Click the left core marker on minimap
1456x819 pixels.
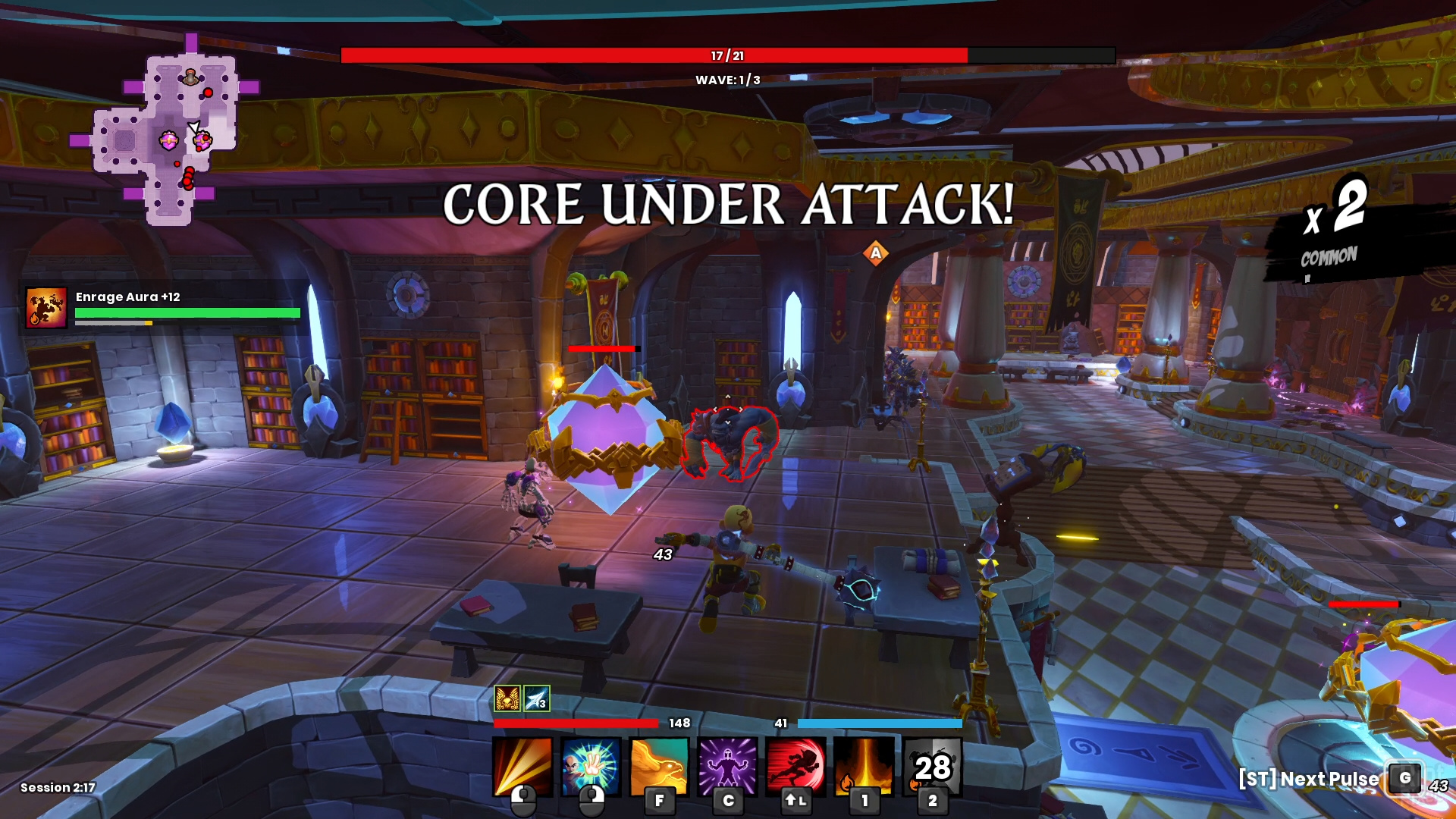click(x=168, y=140)
